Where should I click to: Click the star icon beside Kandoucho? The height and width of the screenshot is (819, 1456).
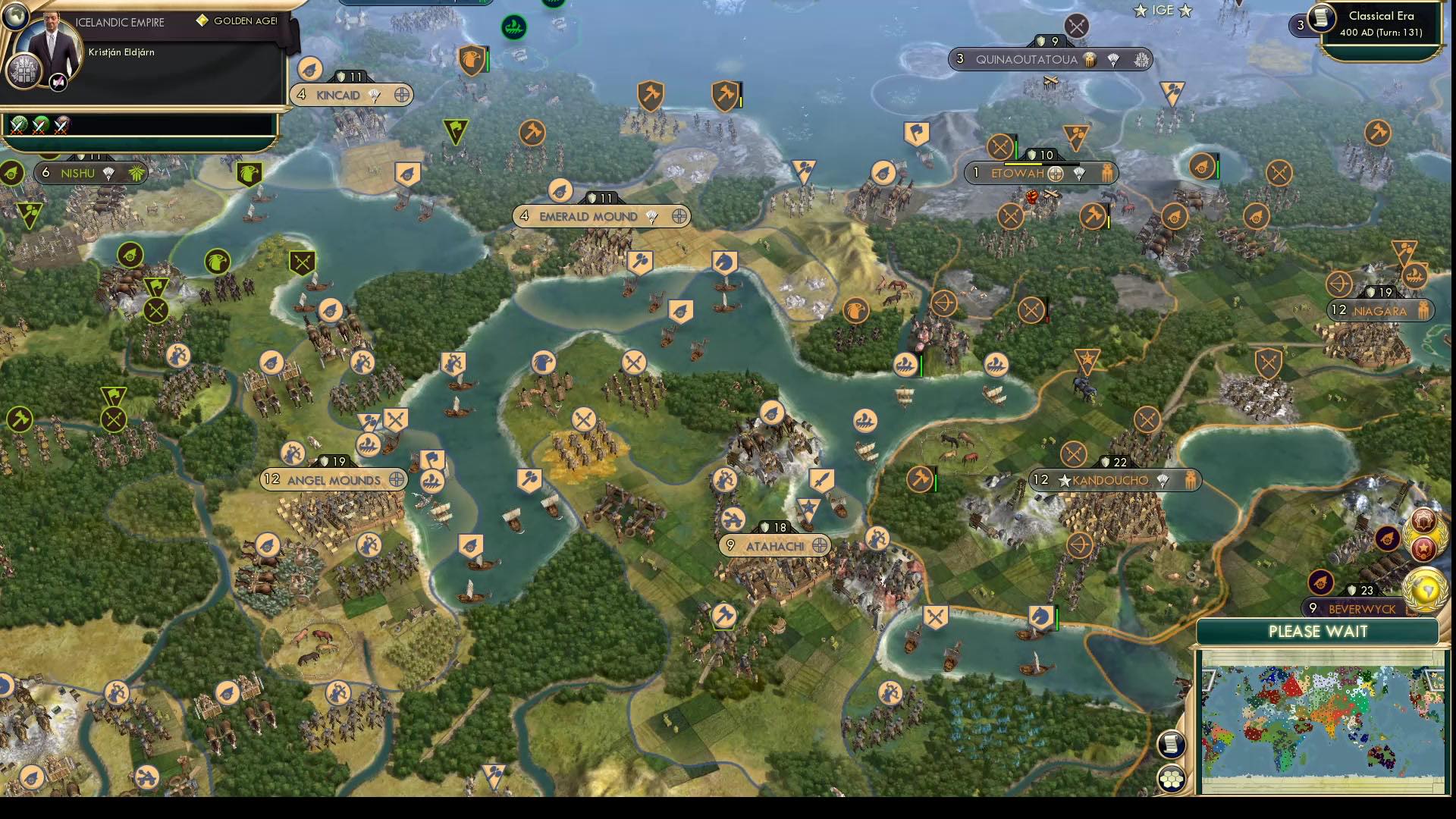(x=1065, y=479)
